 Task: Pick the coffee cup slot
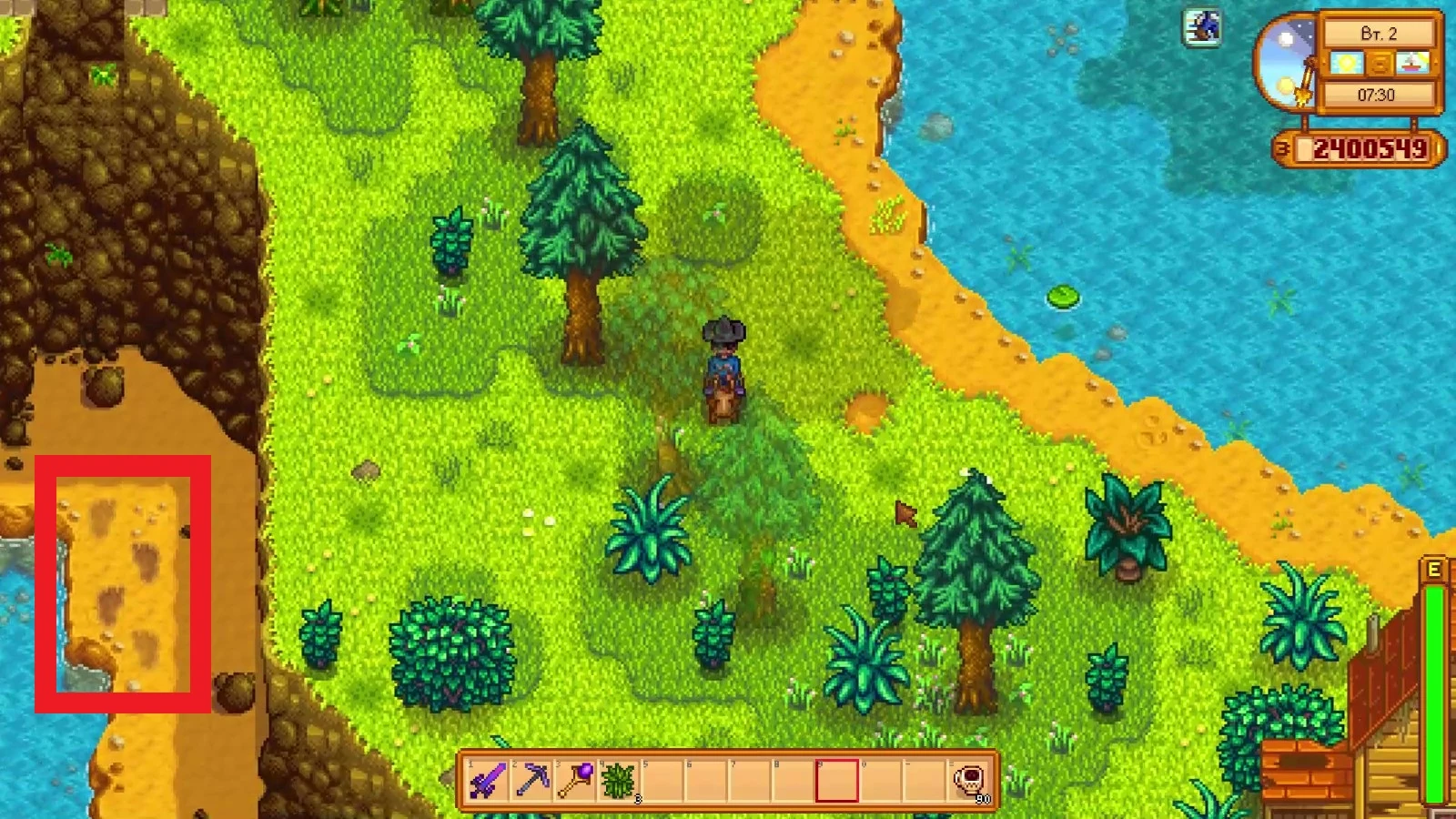coord(969,780)
